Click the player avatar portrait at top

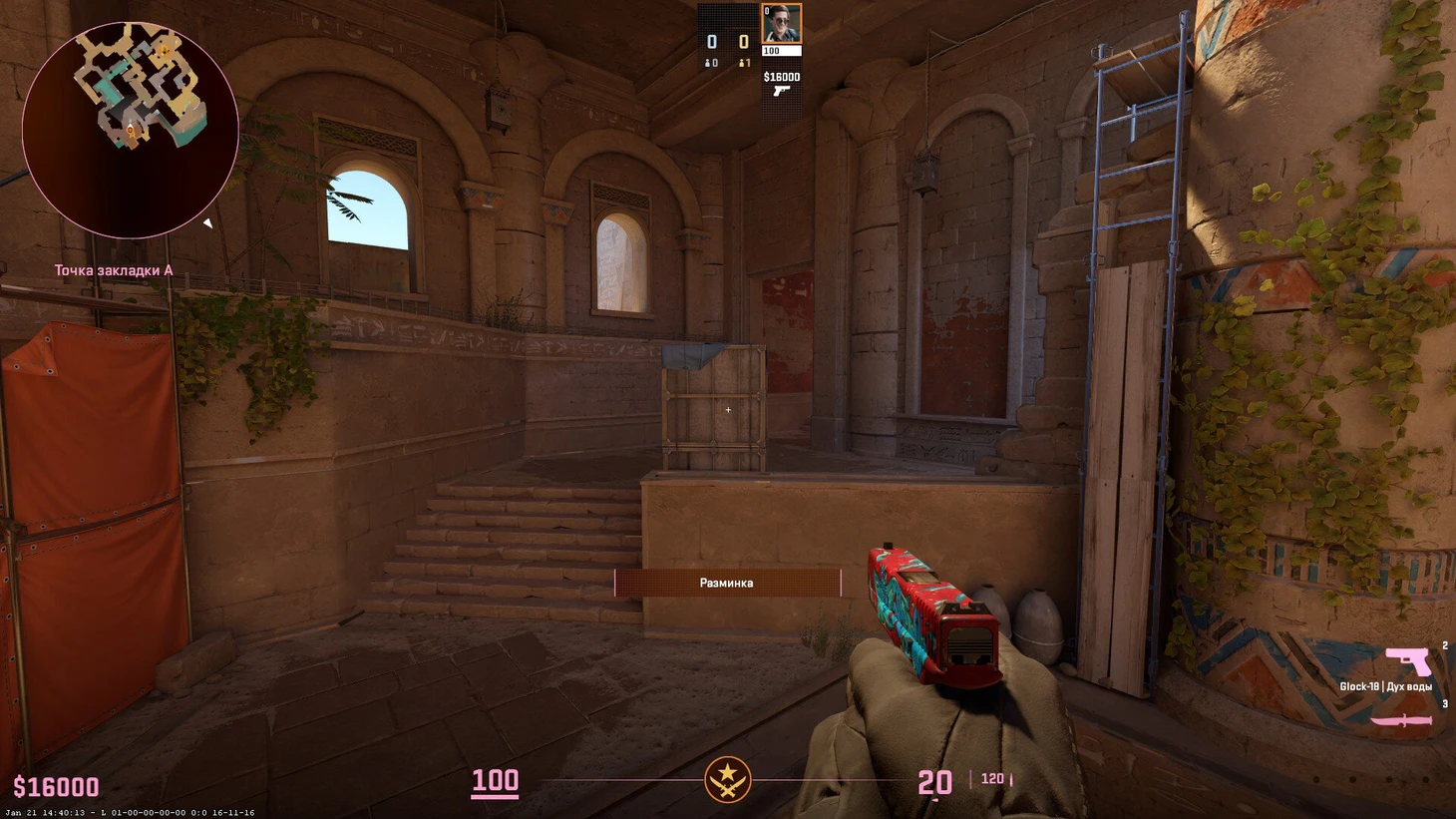781,24
